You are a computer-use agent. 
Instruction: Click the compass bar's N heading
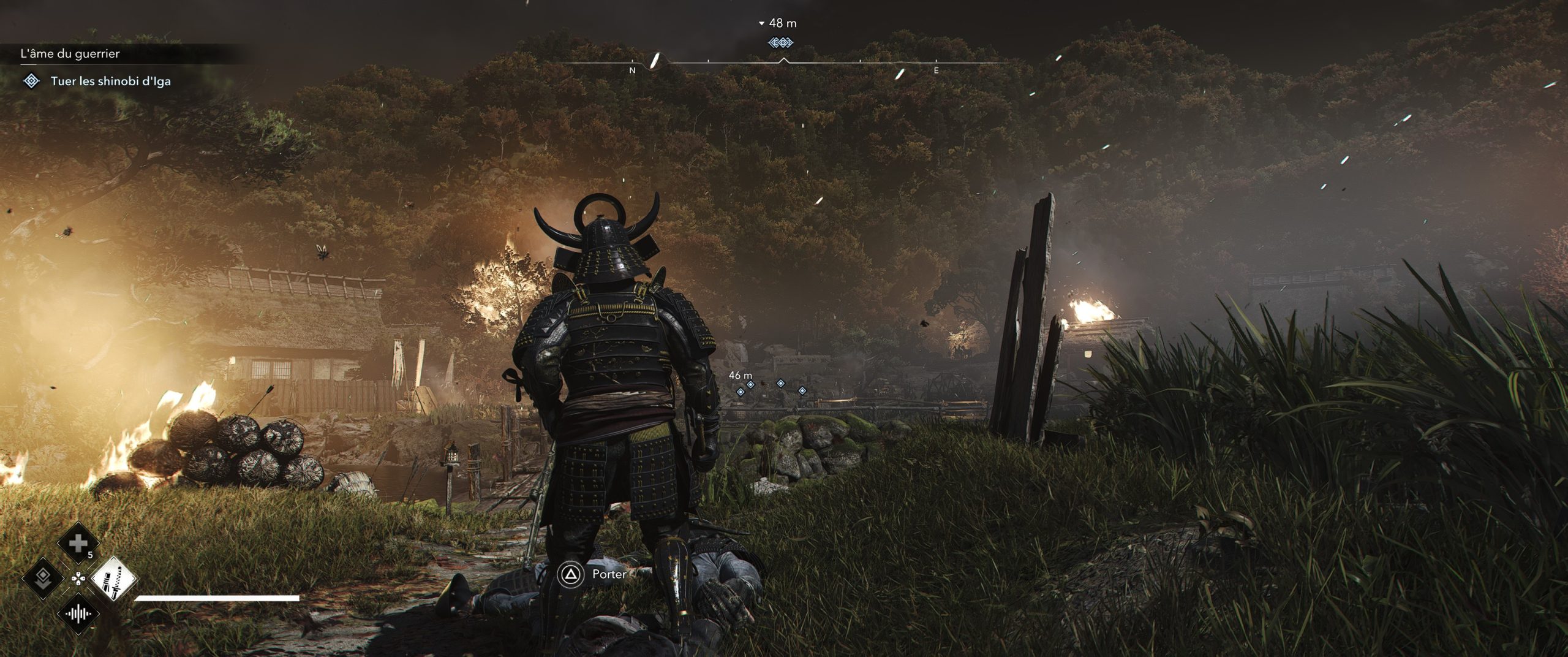633,70
